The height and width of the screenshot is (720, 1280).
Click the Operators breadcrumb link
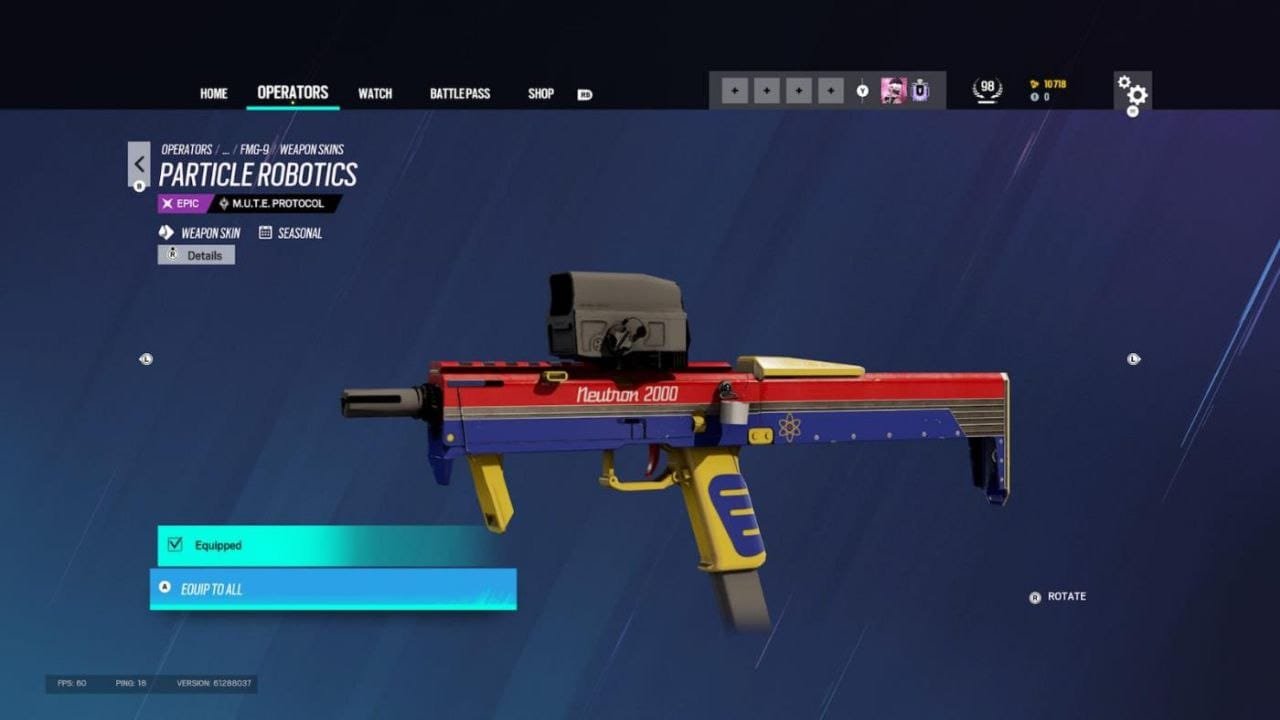[x=186, y=150]
